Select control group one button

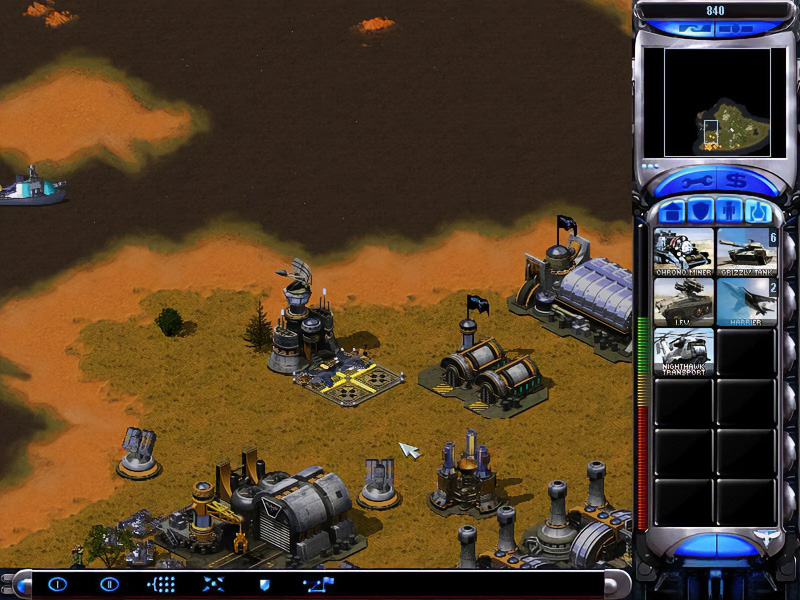pyautogui.click(x=57, y=584)
